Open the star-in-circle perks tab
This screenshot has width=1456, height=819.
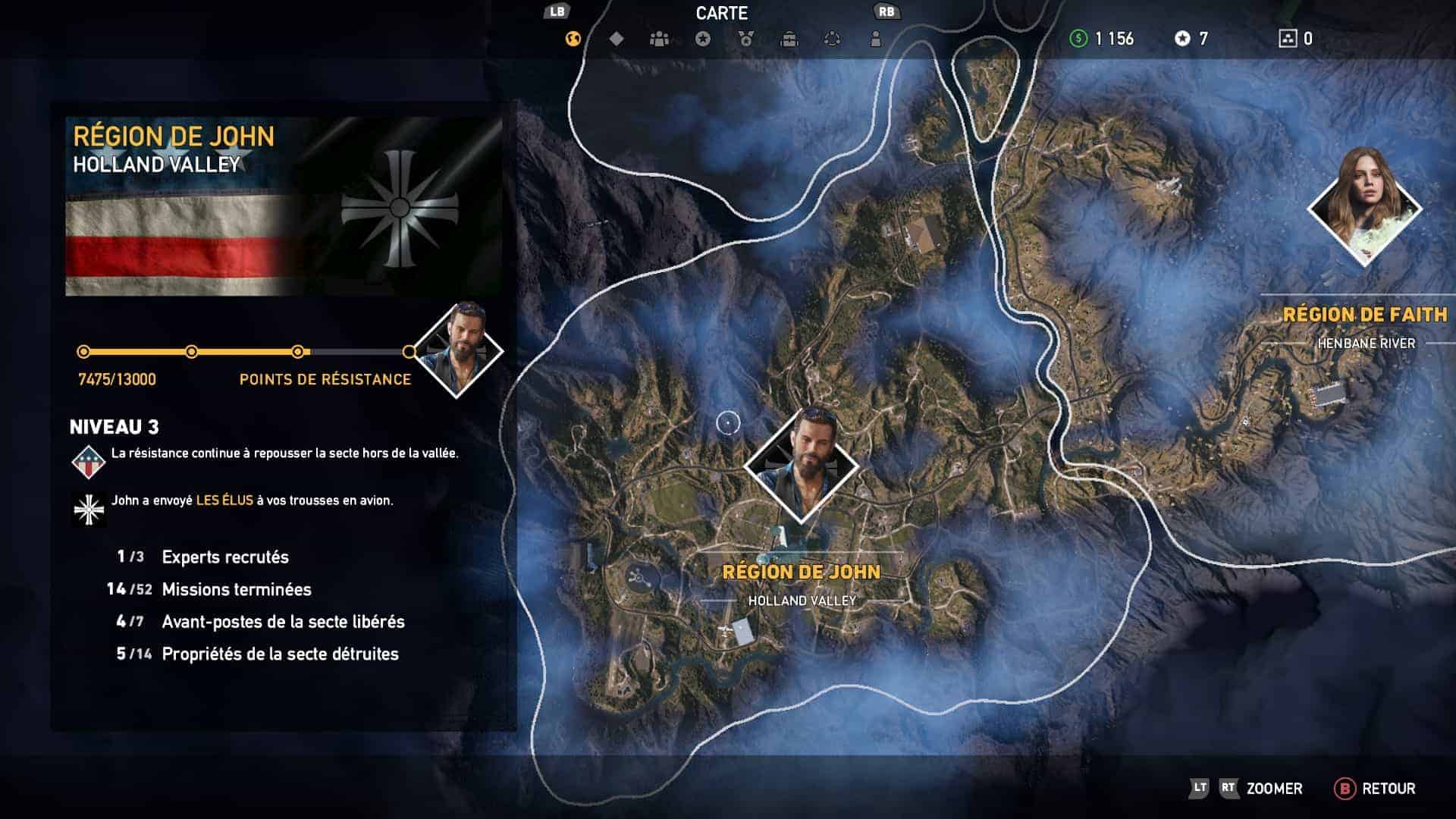pyautogui.click(x=703, y=39)
